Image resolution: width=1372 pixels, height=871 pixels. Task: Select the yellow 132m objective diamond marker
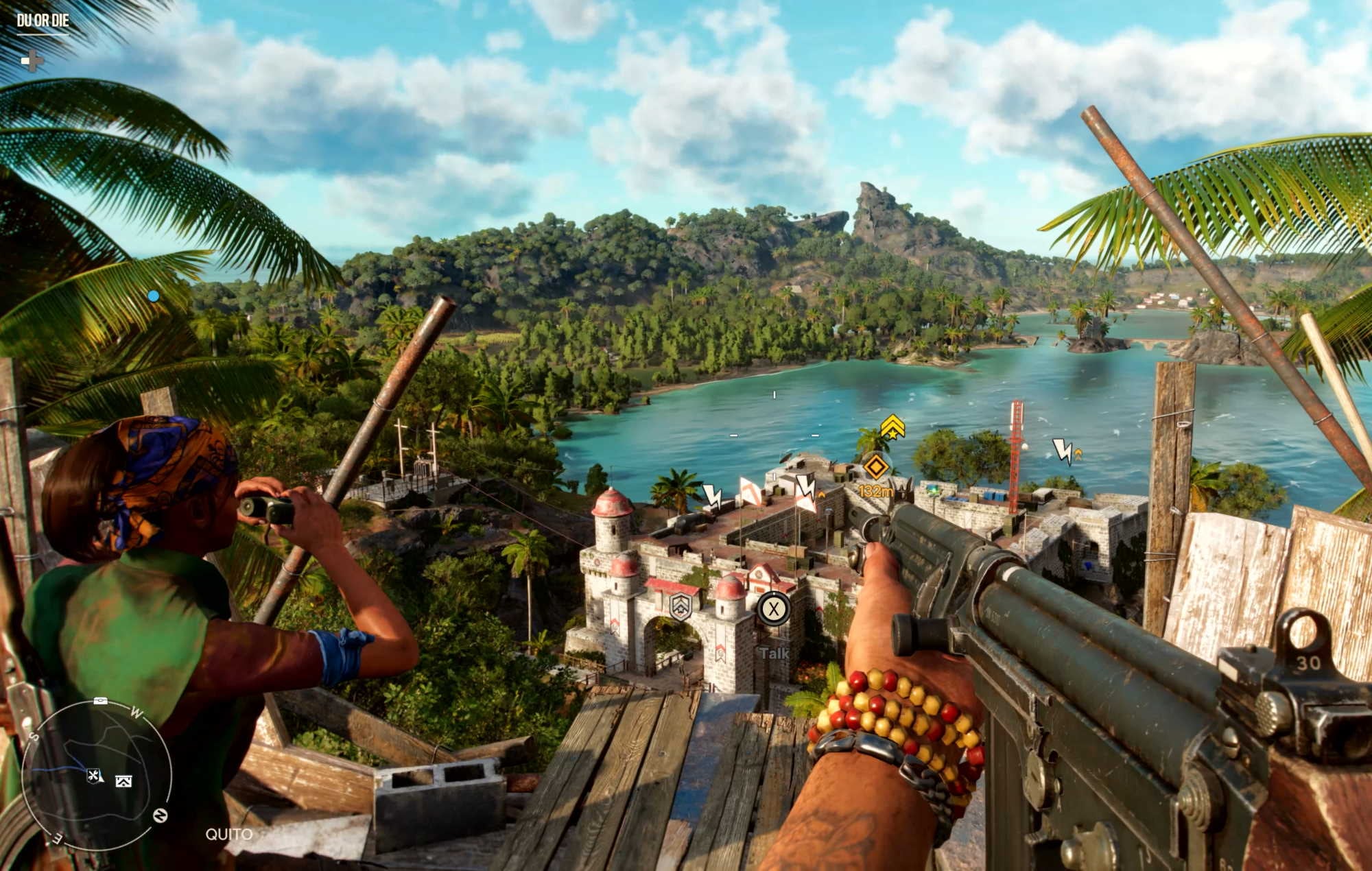[x=877, y=466]
